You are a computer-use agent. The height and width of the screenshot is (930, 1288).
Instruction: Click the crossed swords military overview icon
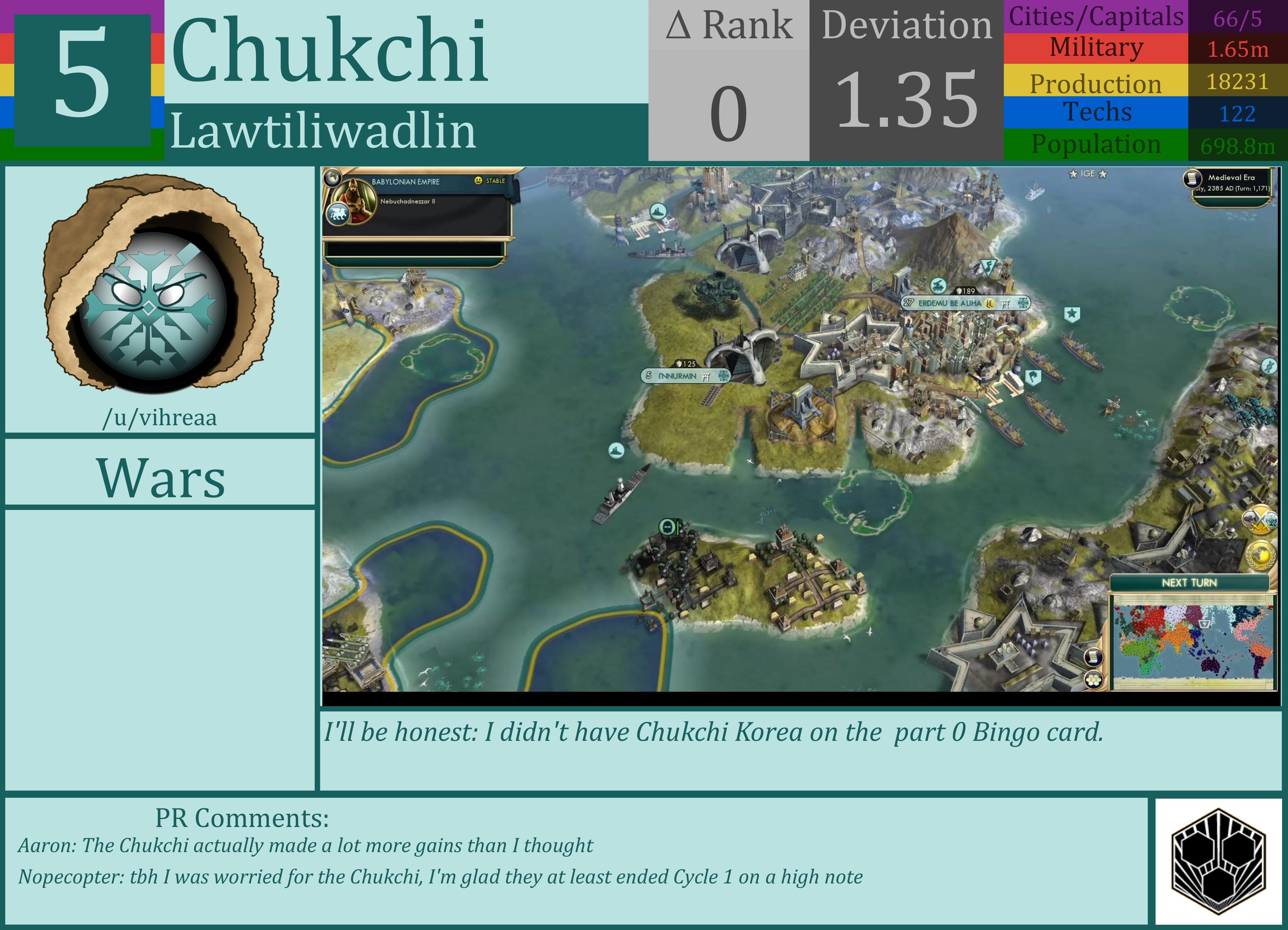[x=1260, y=520]
